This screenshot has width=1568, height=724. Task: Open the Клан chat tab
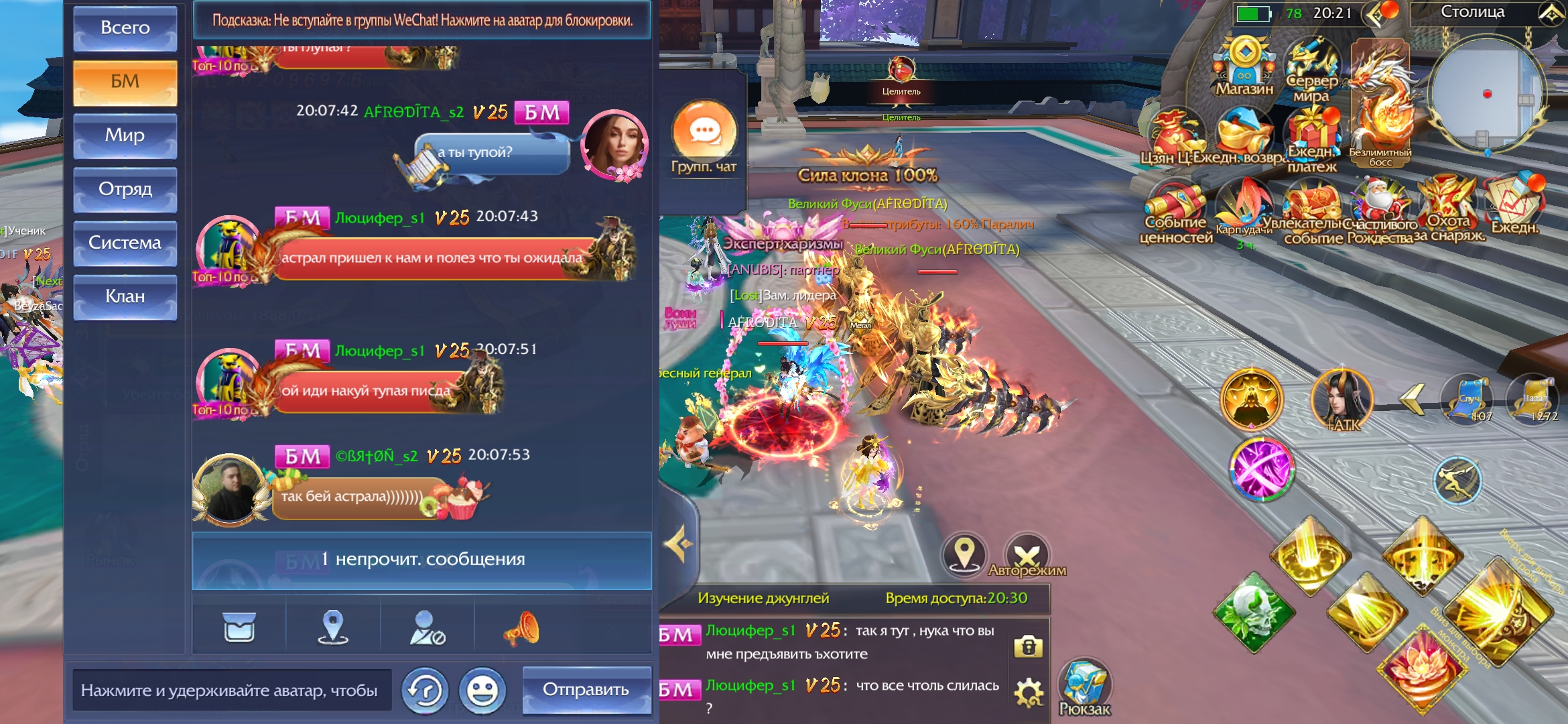coord(125,296)
